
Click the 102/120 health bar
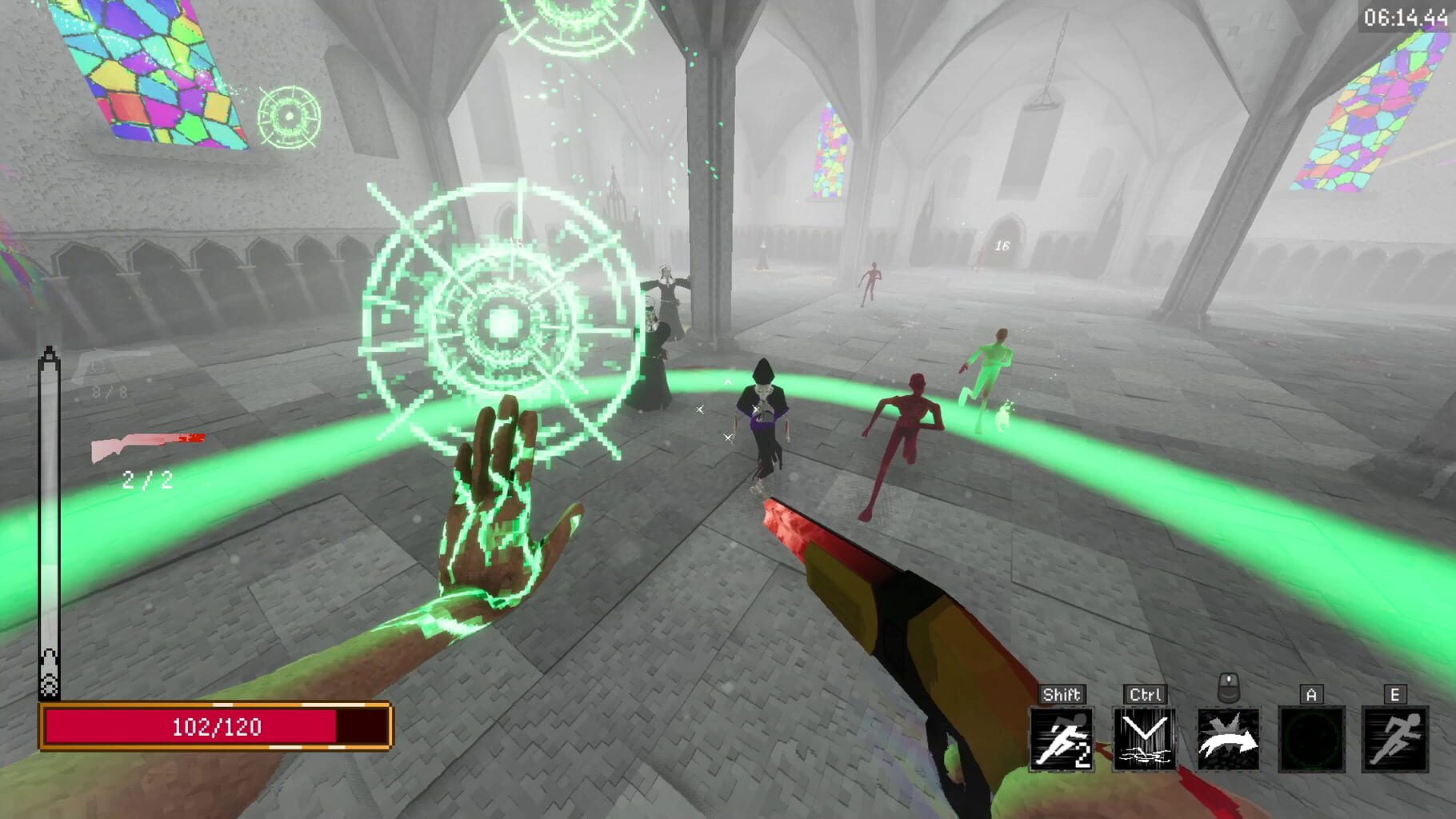click(x=212, y=727)
